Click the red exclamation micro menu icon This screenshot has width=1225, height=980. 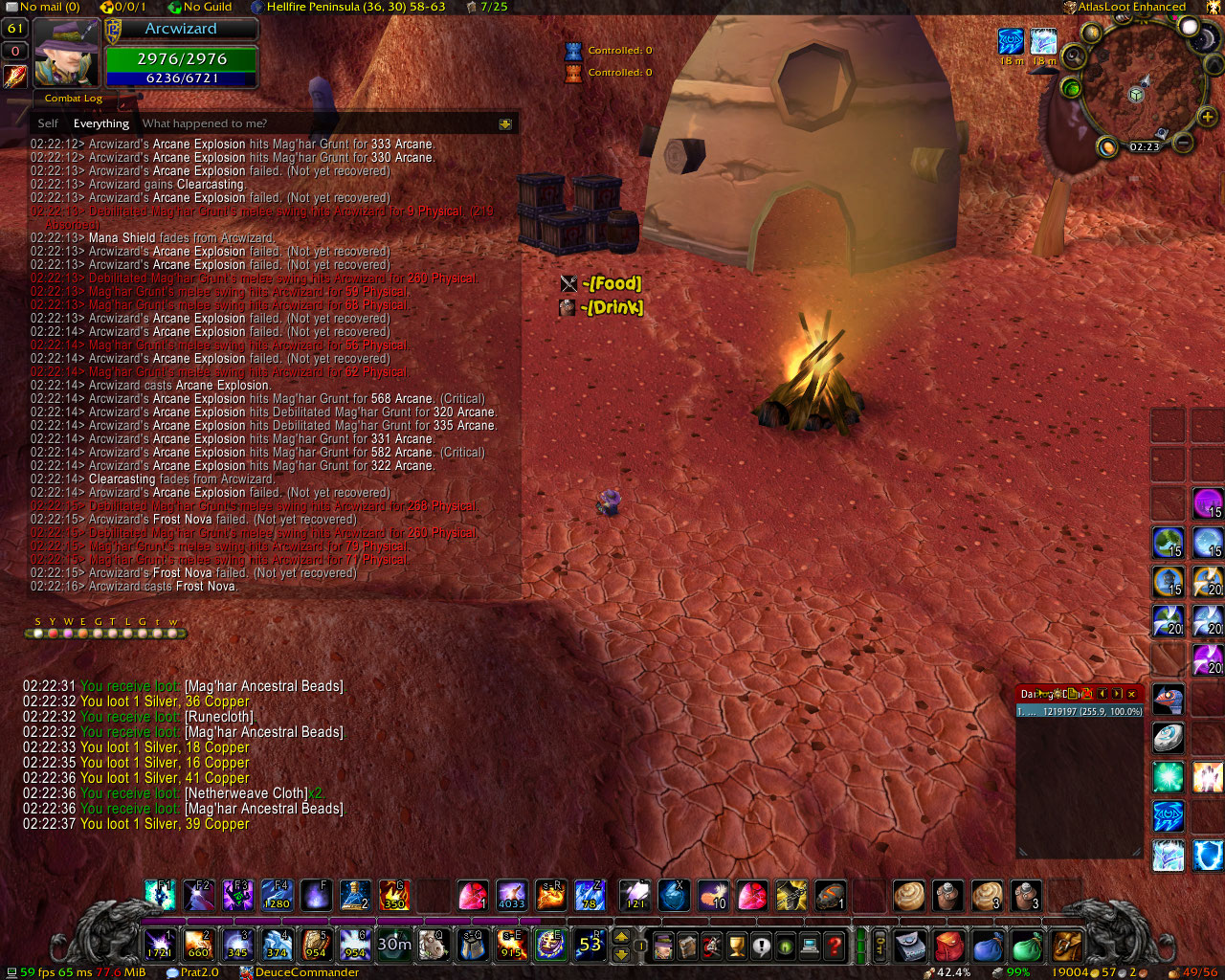click(x=762, y=947)
